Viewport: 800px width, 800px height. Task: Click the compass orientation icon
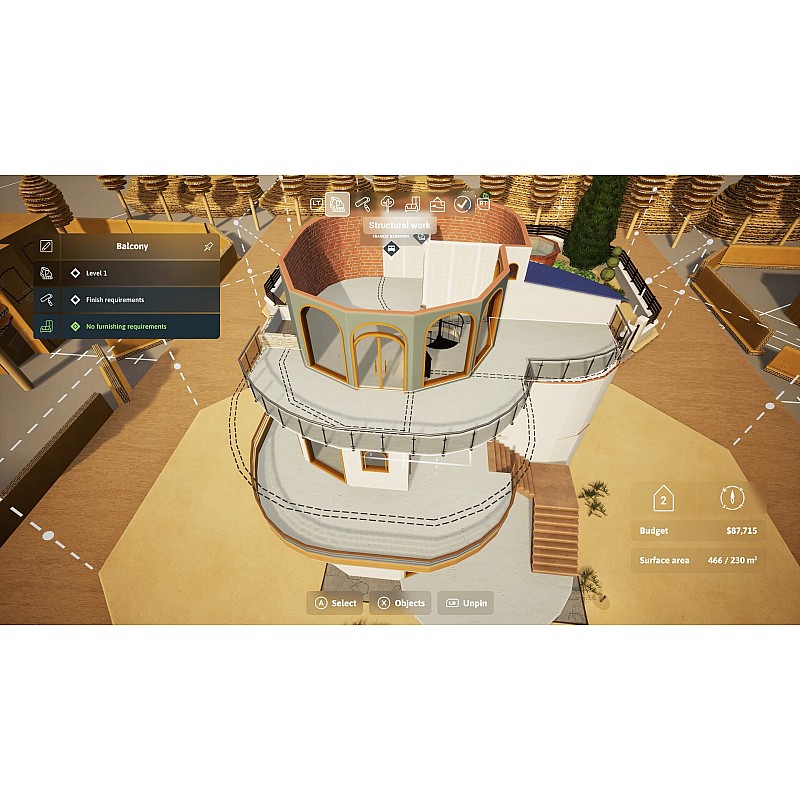729,498
